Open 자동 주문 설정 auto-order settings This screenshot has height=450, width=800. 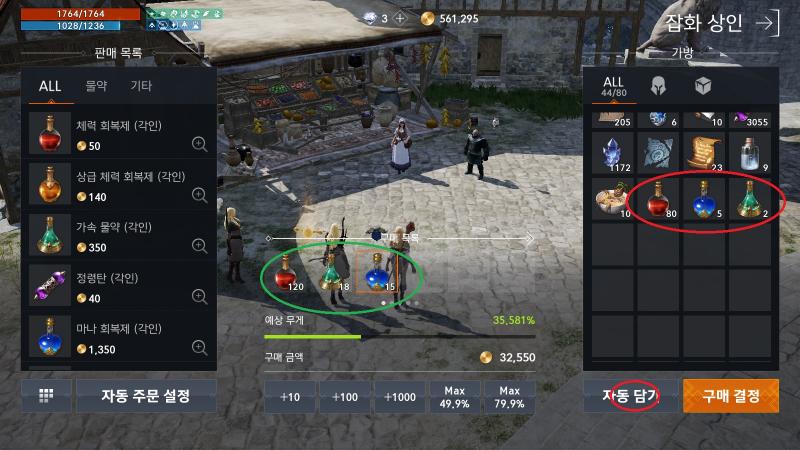coord(146,396)
